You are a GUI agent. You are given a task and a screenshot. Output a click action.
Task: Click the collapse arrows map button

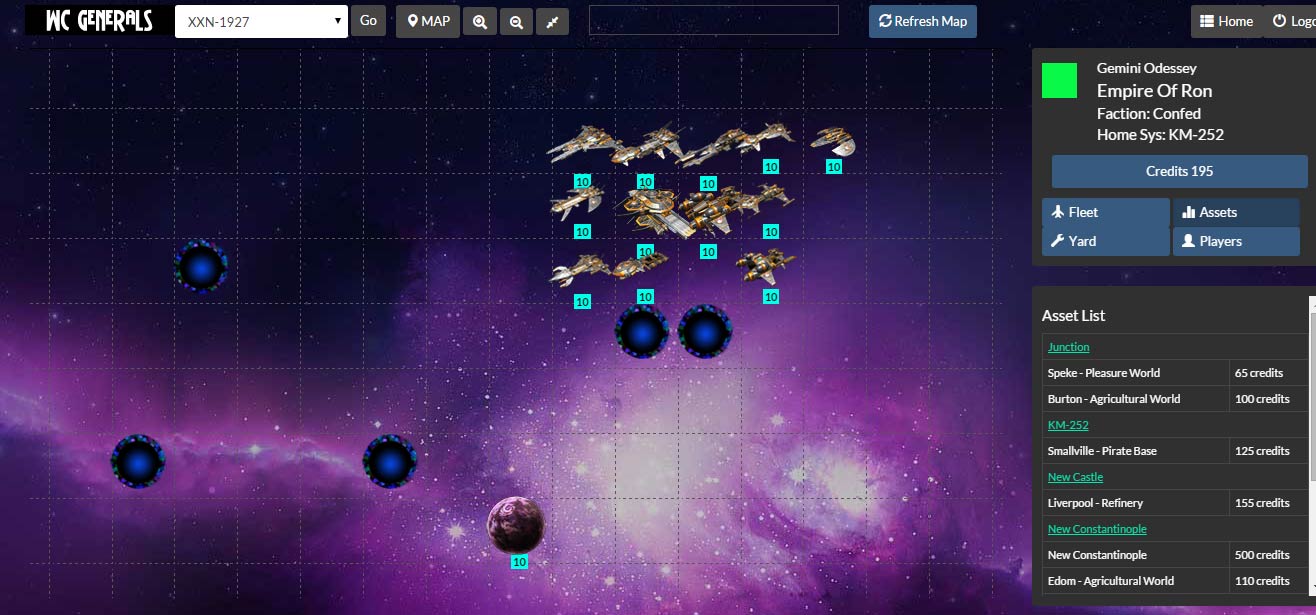(x=552, y=22)
